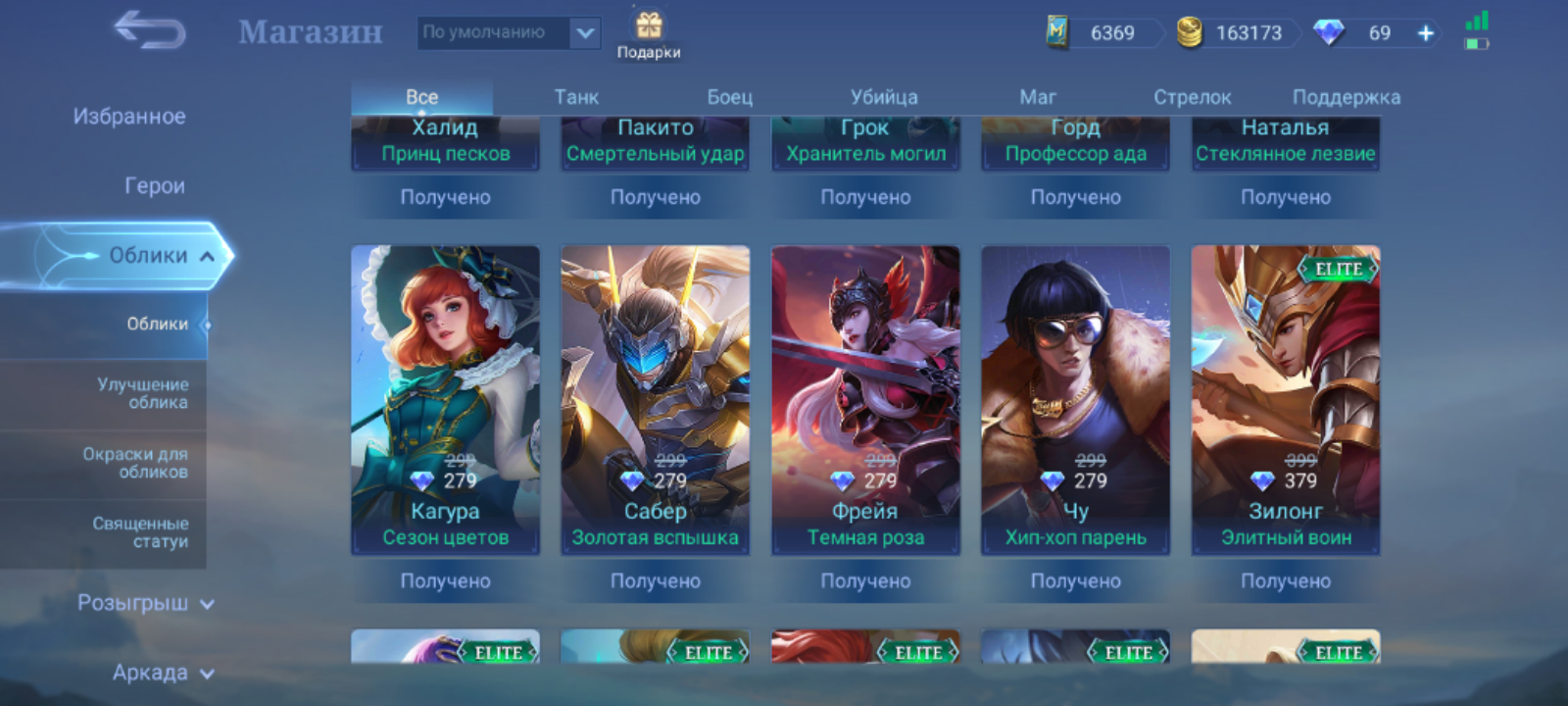Choose Священные статуи entry
The height and width of the screenshot is (706, 1568).
pyautogui.click(x=140, y=532)
